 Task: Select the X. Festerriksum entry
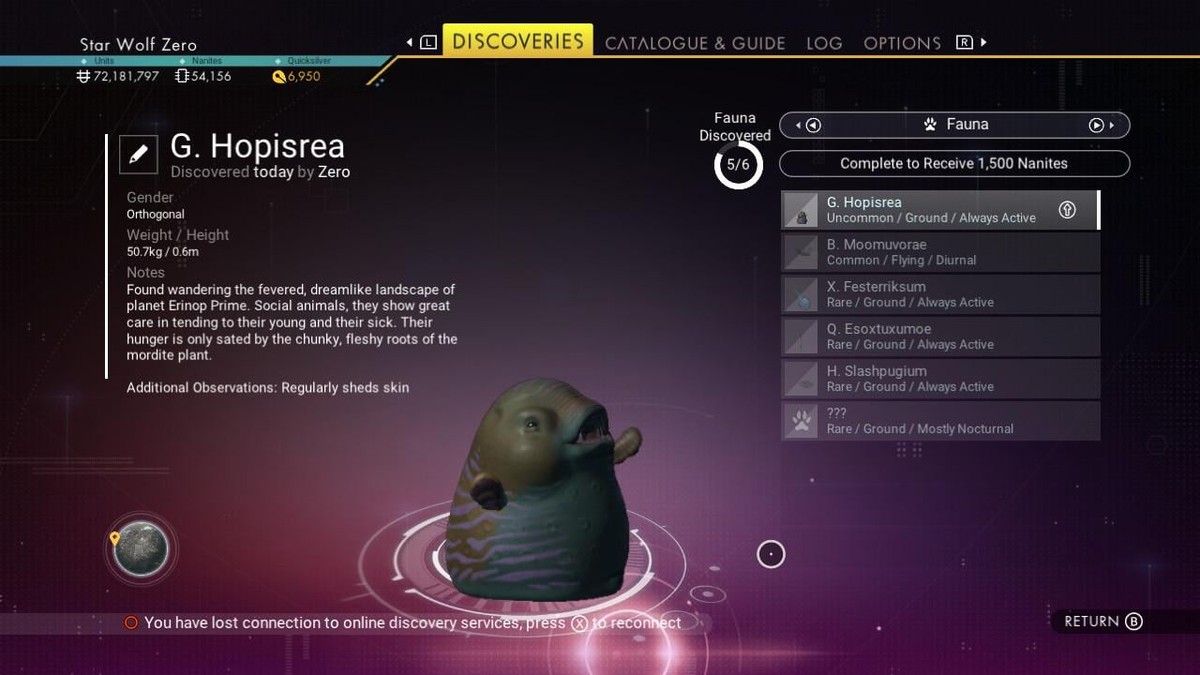940,294
